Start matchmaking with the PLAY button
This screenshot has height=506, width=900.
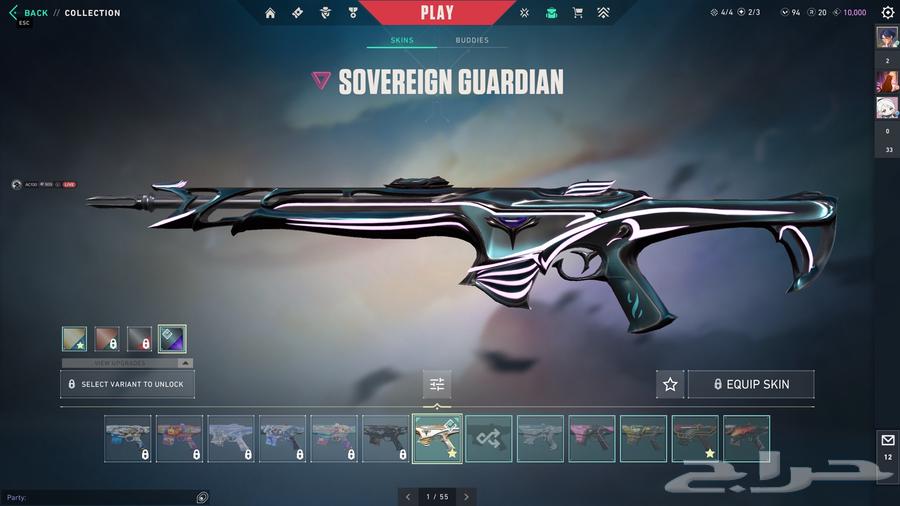pyautogui.click(x=437, y=13)
